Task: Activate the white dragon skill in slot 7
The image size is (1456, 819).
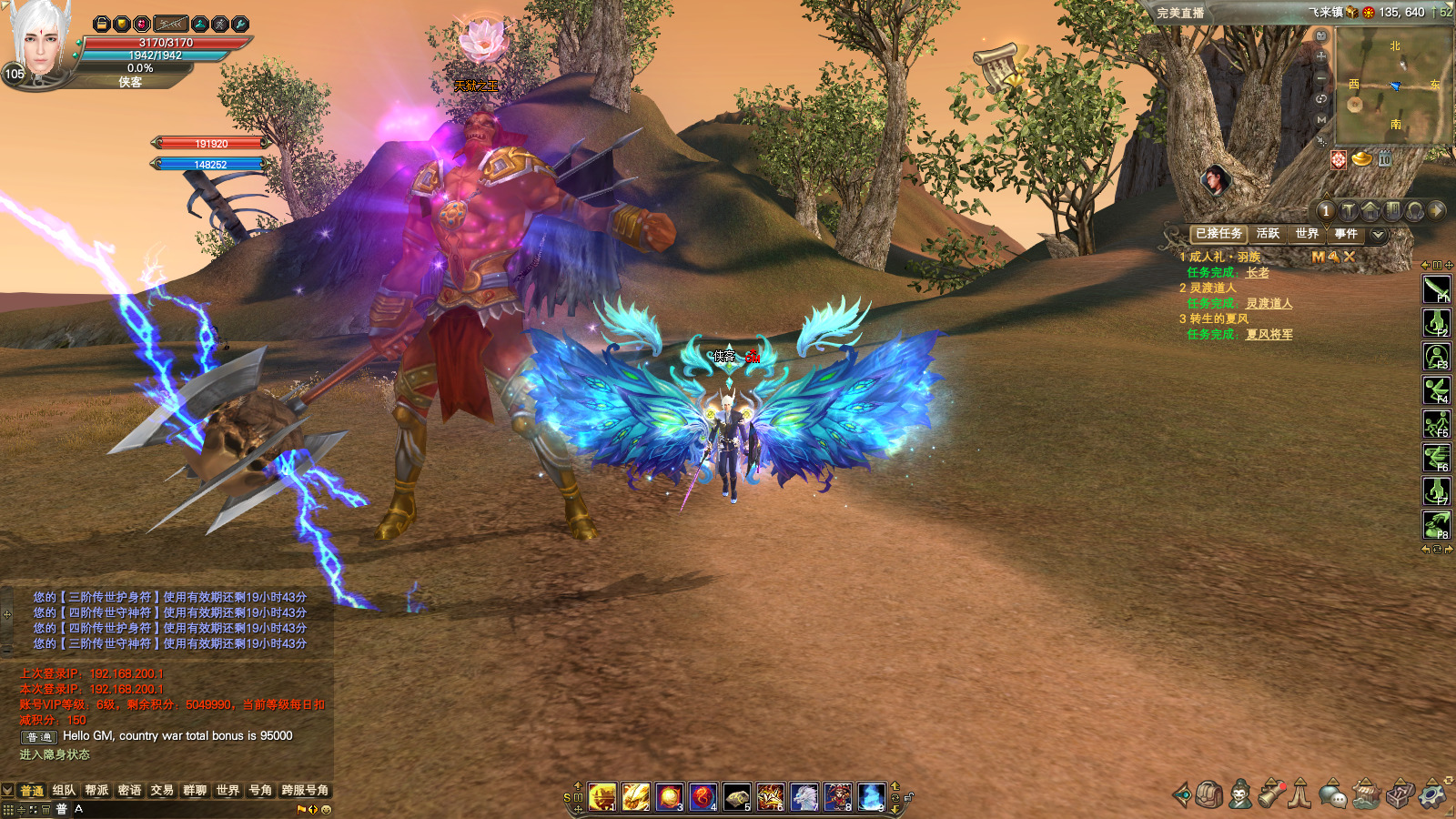Action: [x=804, y=797]
